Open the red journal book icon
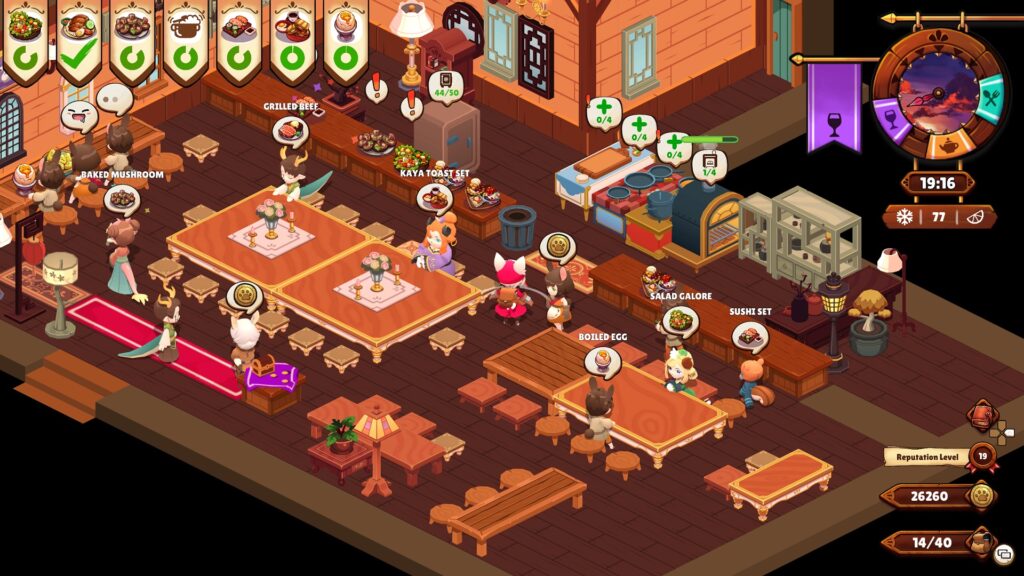The image size is (1024, 576). point(980,416)
